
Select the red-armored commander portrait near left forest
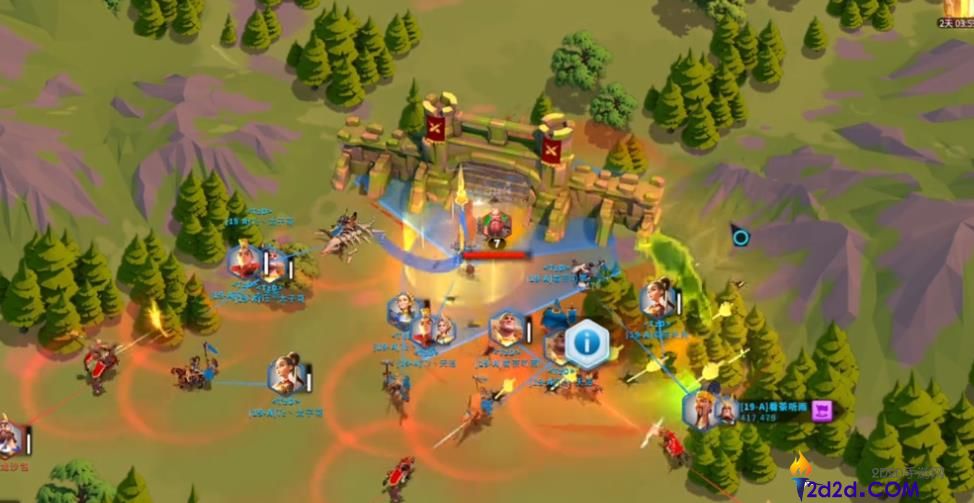coord(245,261)
